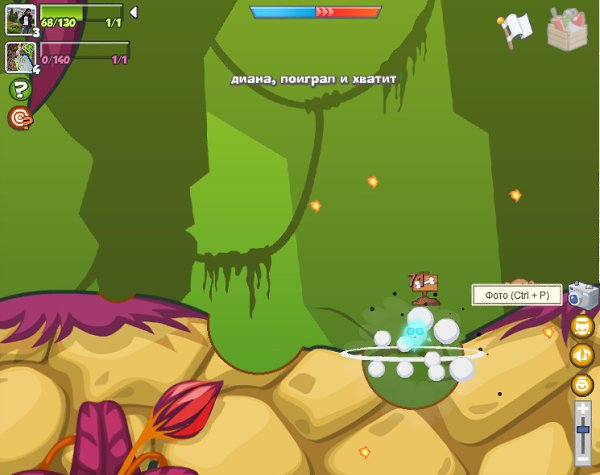Screen dimensions: 600x475
Task: Toggle sound with the speaker button
Action: point(582,354)
